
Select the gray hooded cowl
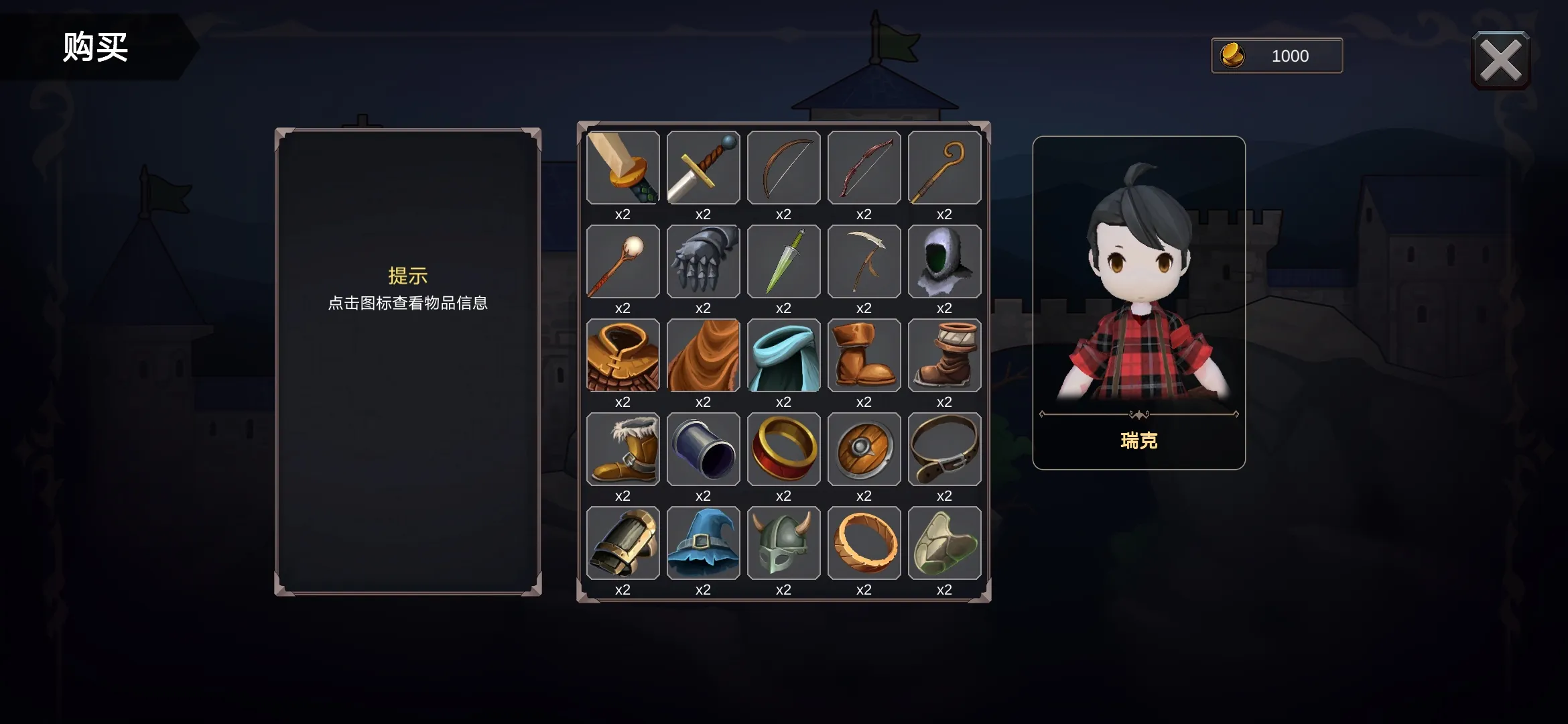[x=944, y=261]
